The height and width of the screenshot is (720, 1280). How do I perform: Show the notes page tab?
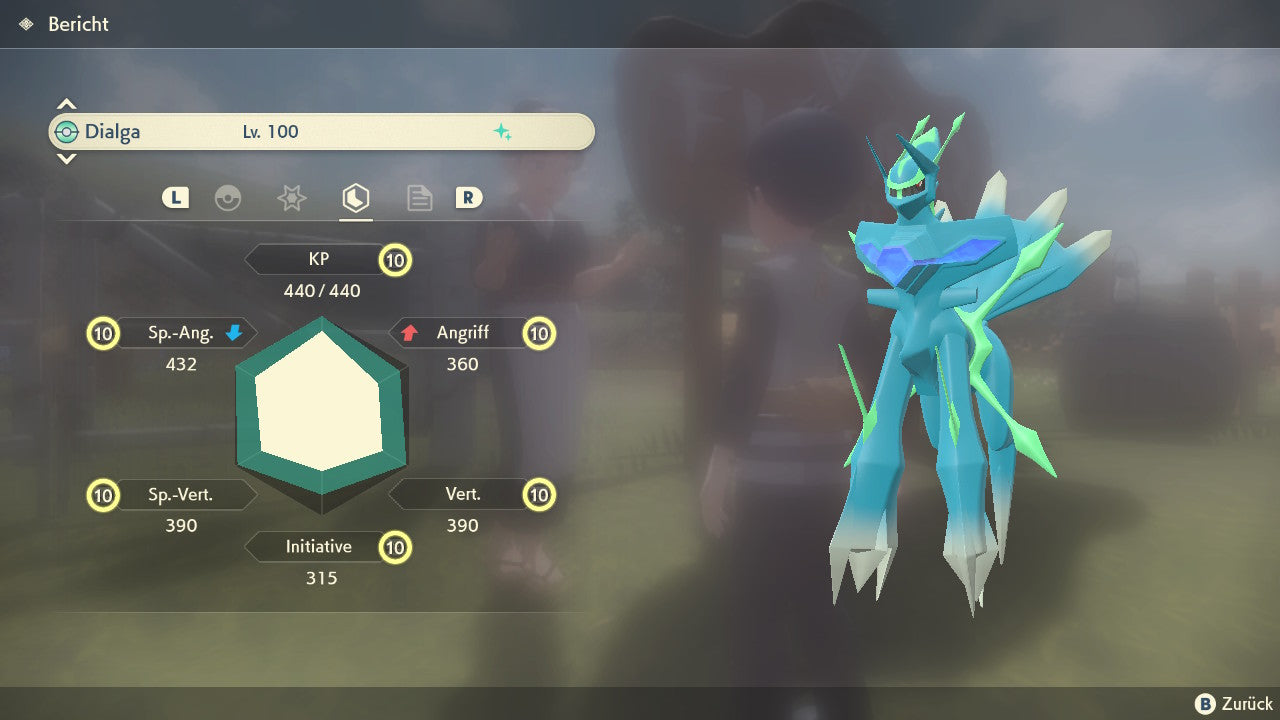coord(419,198)
